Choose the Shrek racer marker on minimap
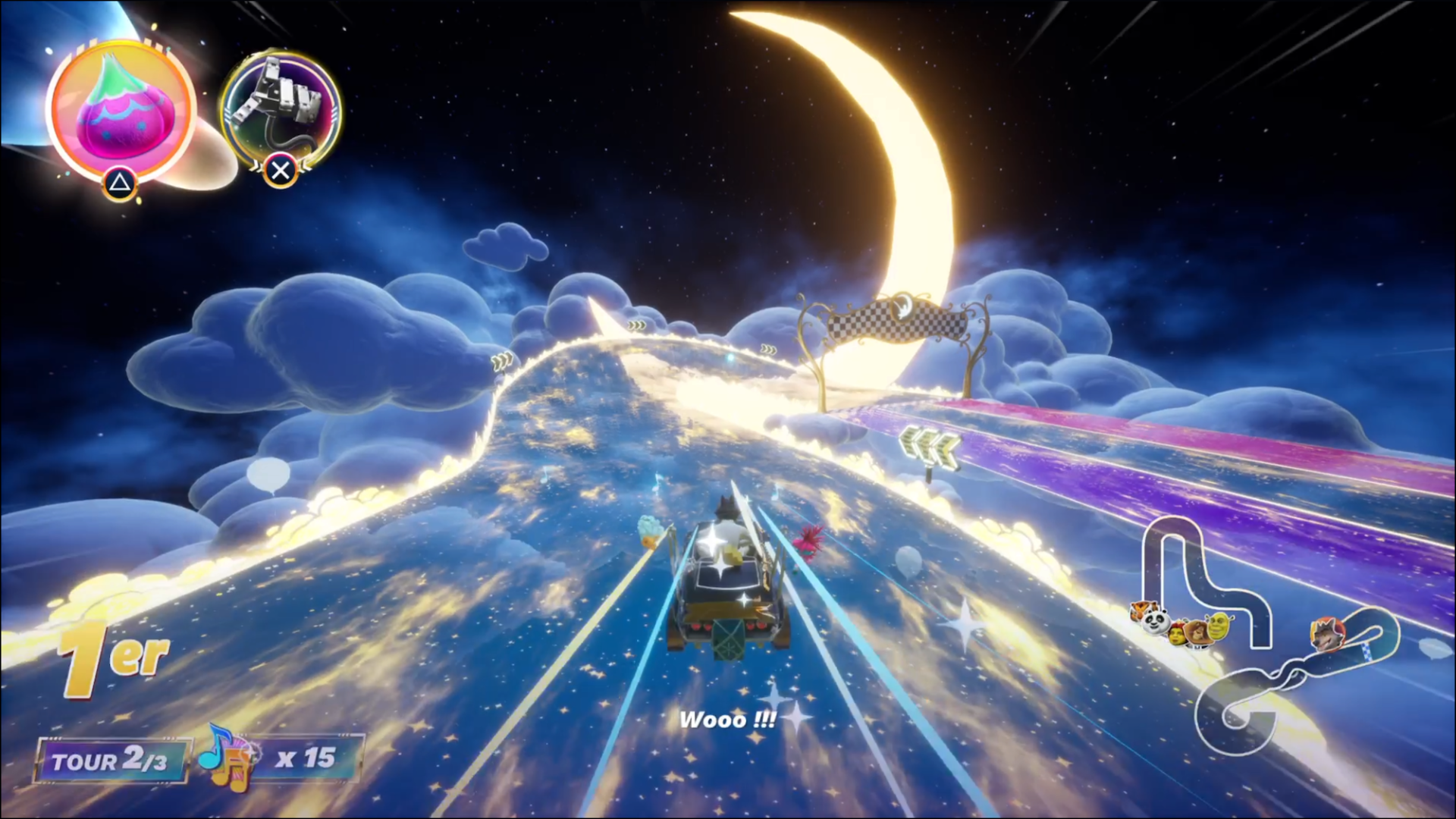The image size is (1456, 819). tap(1219, 626)
